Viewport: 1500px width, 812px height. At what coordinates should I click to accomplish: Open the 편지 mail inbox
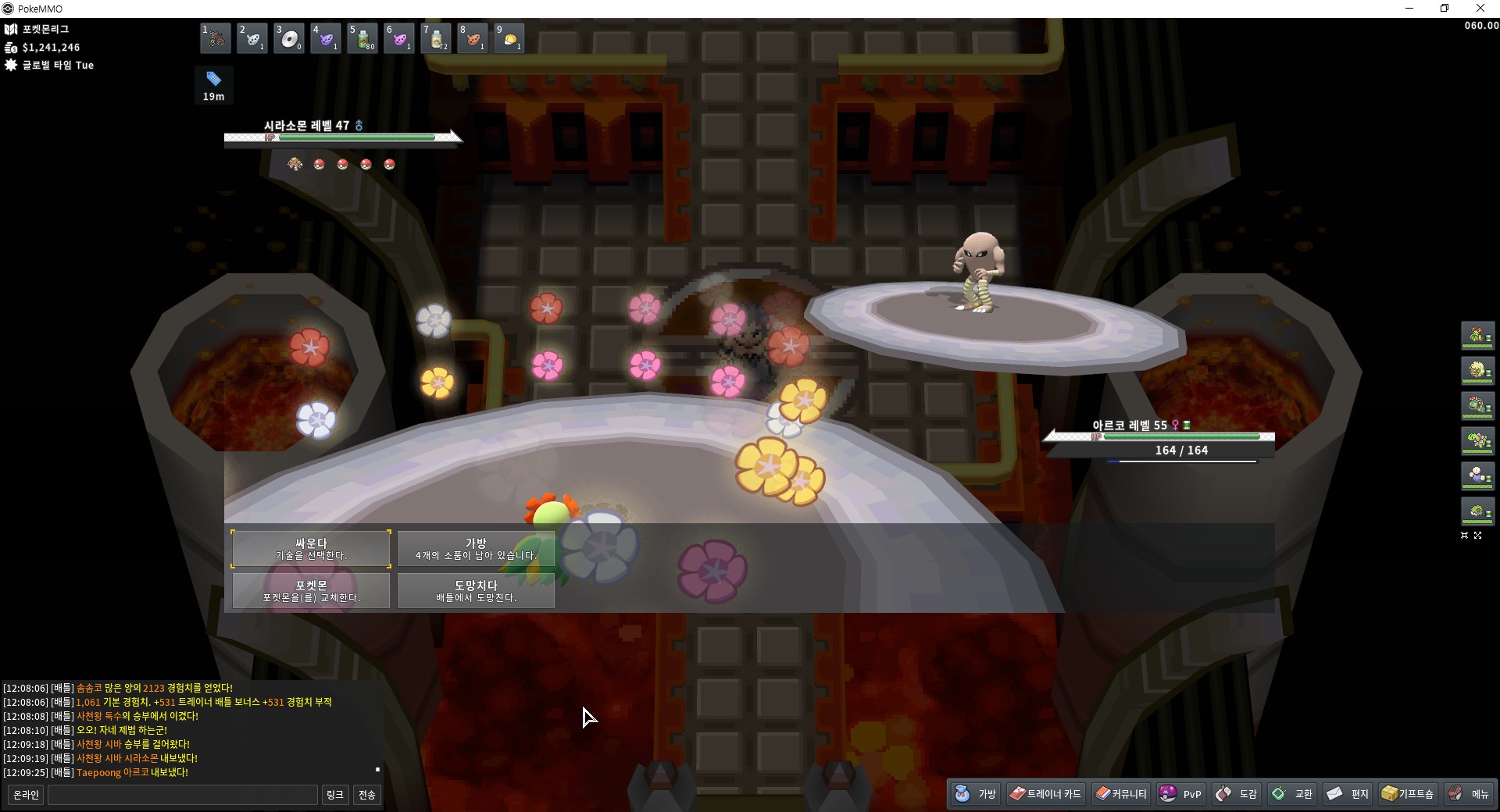[x=1348, y=794]
